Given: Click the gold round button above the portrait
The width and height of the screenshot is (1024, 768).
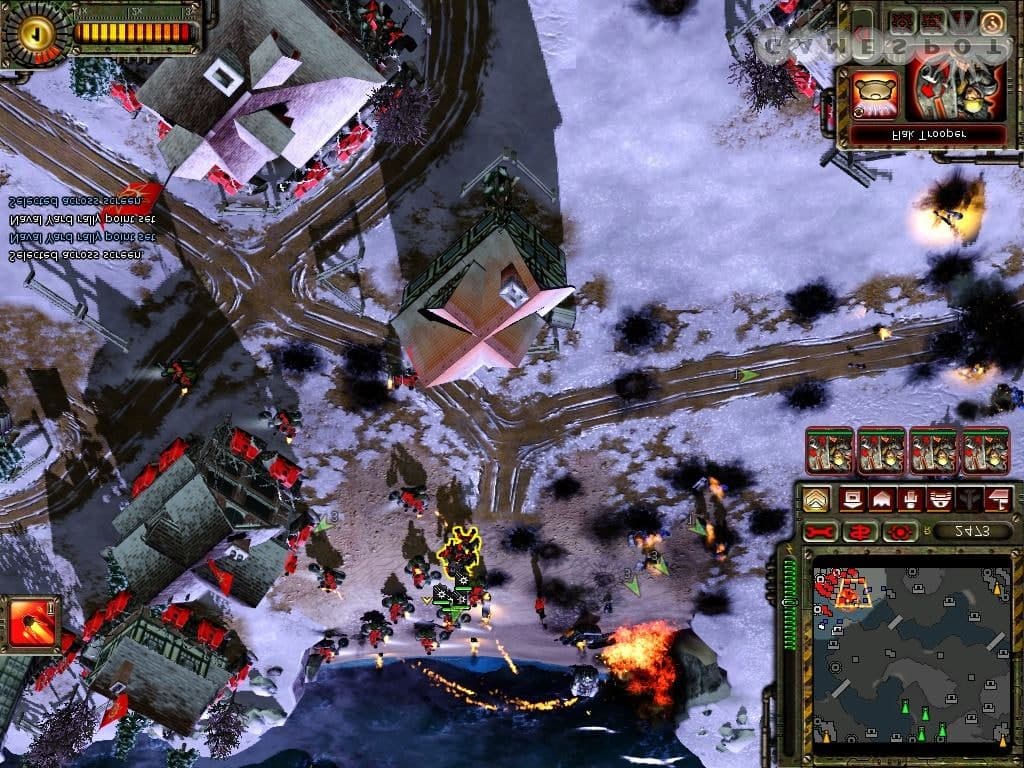Looking at the screenshot, I should click(992, 21).
